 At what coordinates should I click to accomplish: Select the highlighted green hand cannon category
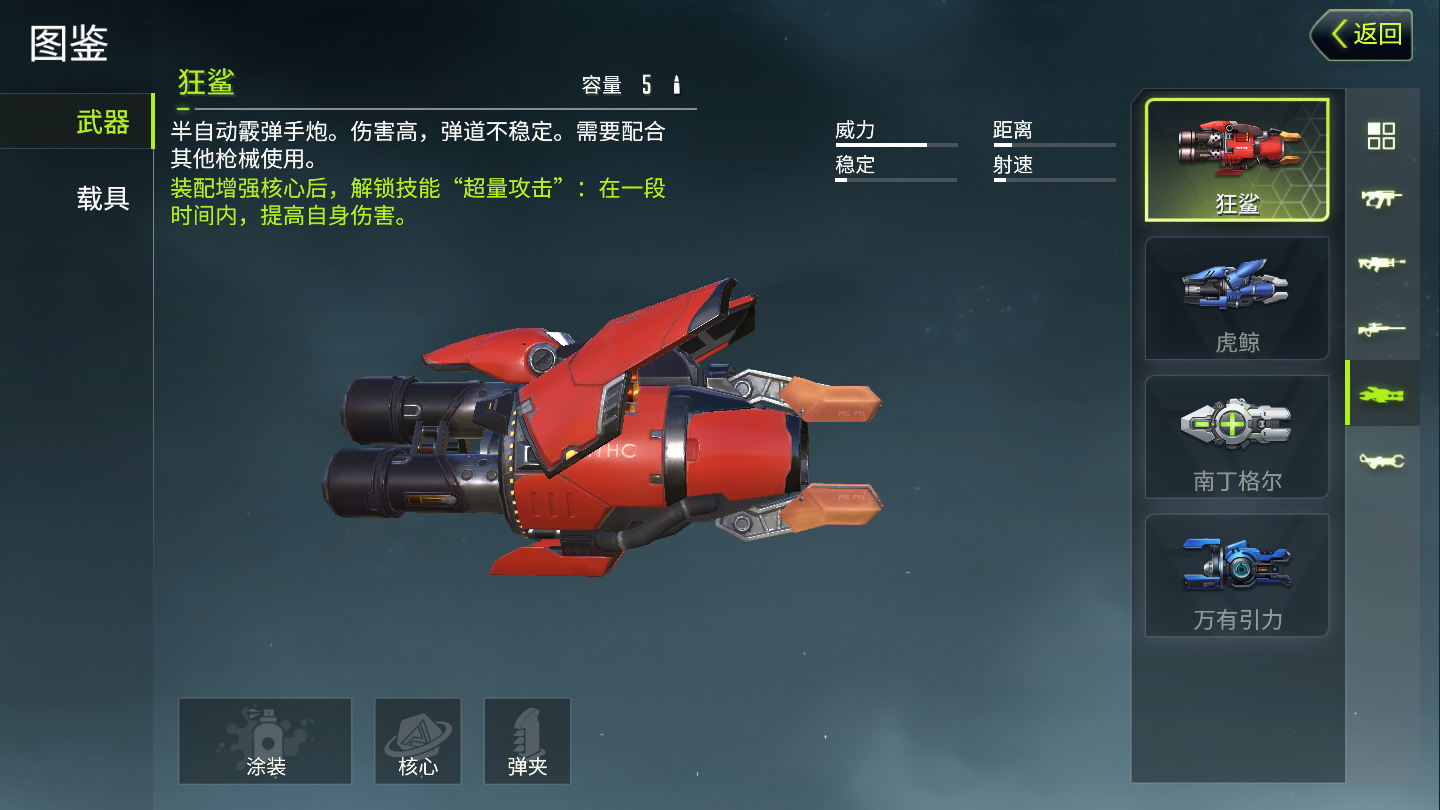(x=1381, y=394)
